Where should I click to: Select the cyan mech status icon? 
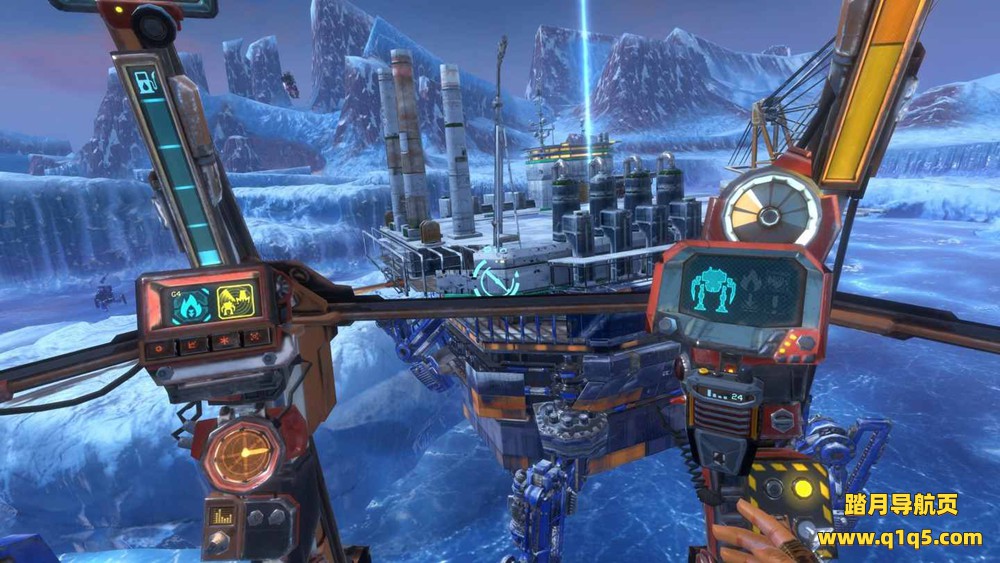point(714,291)
